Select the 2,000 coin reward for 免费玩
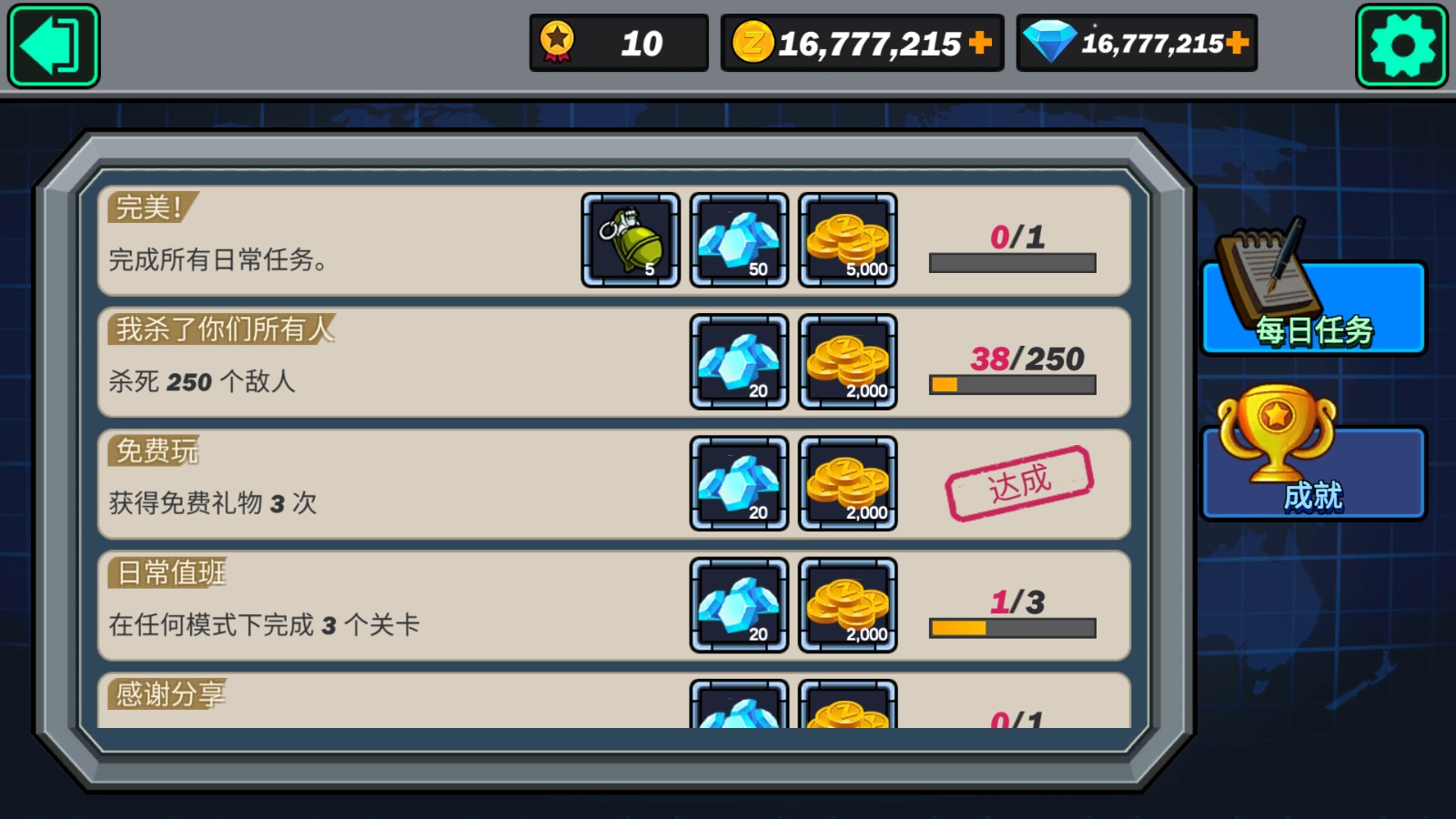This screenshot has width=1456, height=819. click(x=848, y=483)
